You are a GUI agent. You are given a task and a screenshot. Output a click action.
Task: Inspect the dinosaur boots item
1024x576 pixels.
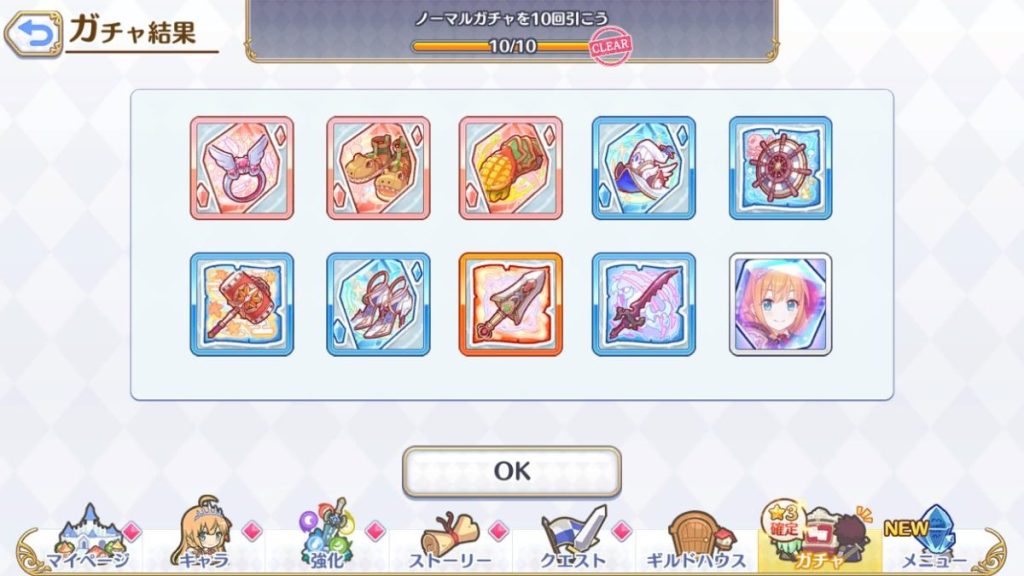378,168
